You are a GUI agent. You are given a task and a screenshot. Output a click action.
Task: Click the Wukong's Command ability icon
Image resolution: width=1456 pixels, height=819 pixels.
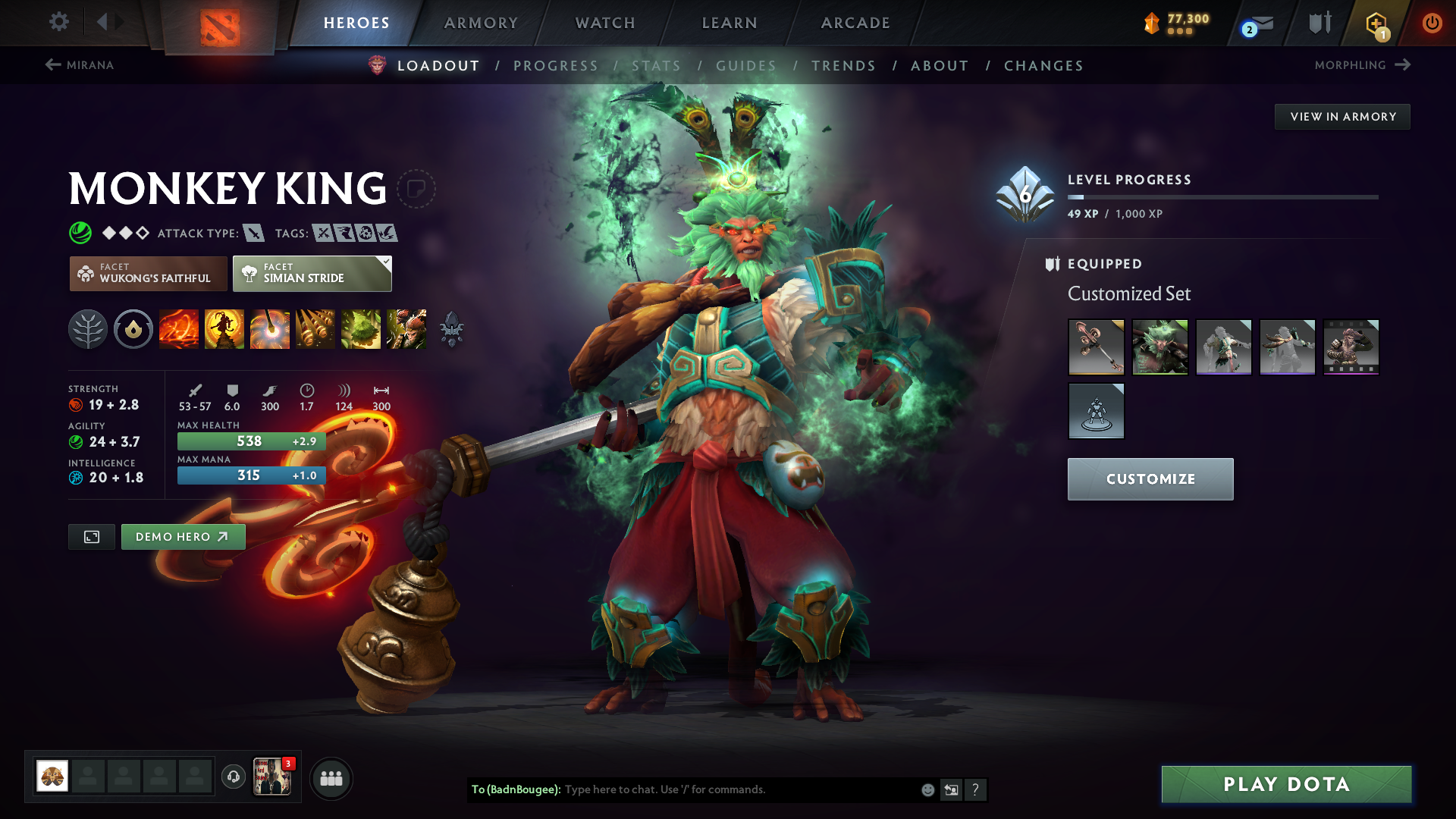point(406,329)
